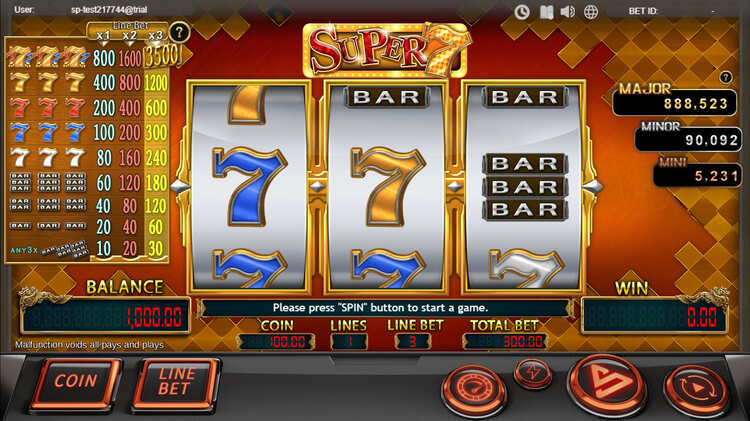Hit the large spin button
Screen dimensions: 750x421
604,385
